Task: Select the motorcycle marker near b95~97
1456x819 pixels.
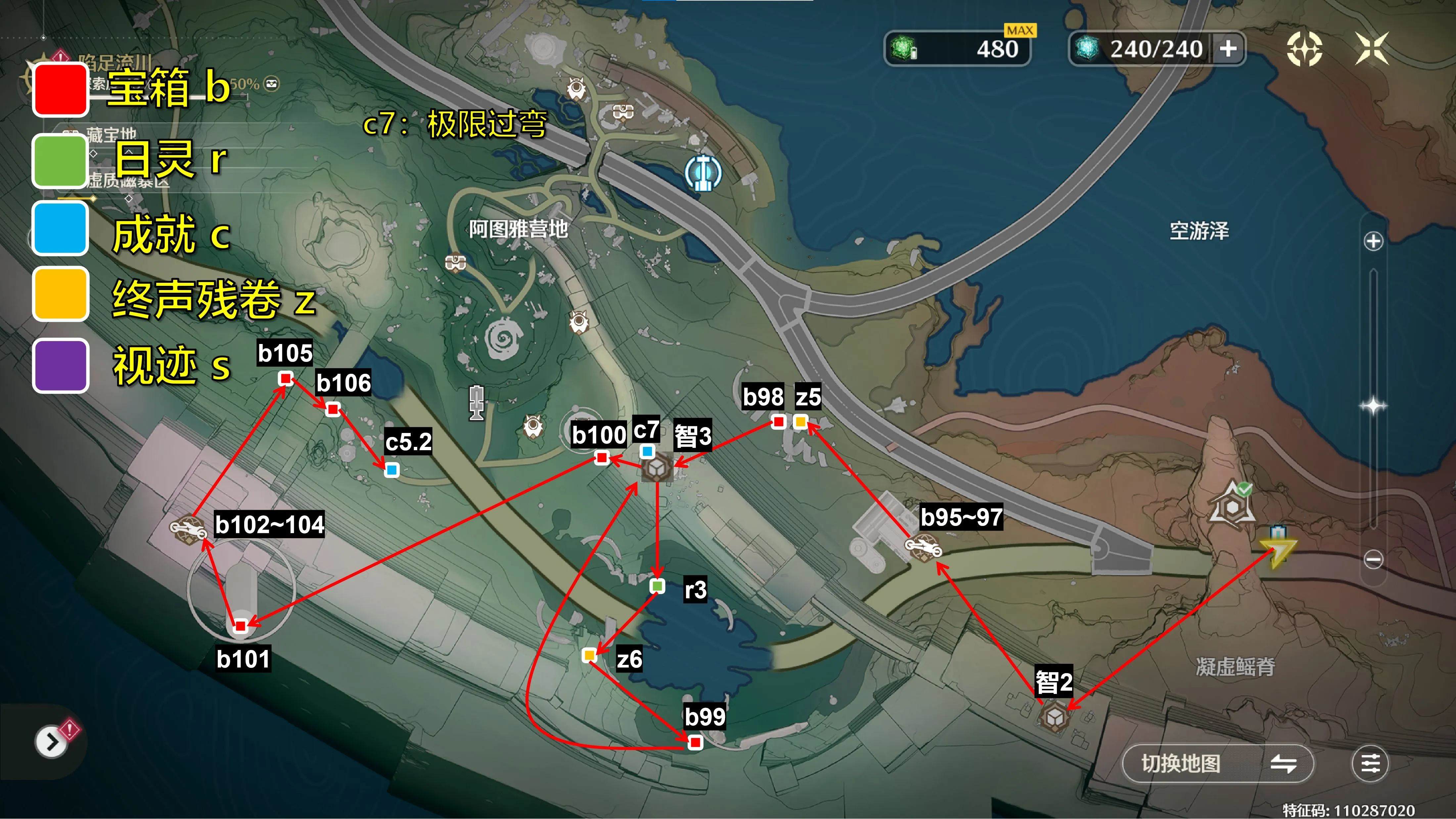Action: point(923,547)
